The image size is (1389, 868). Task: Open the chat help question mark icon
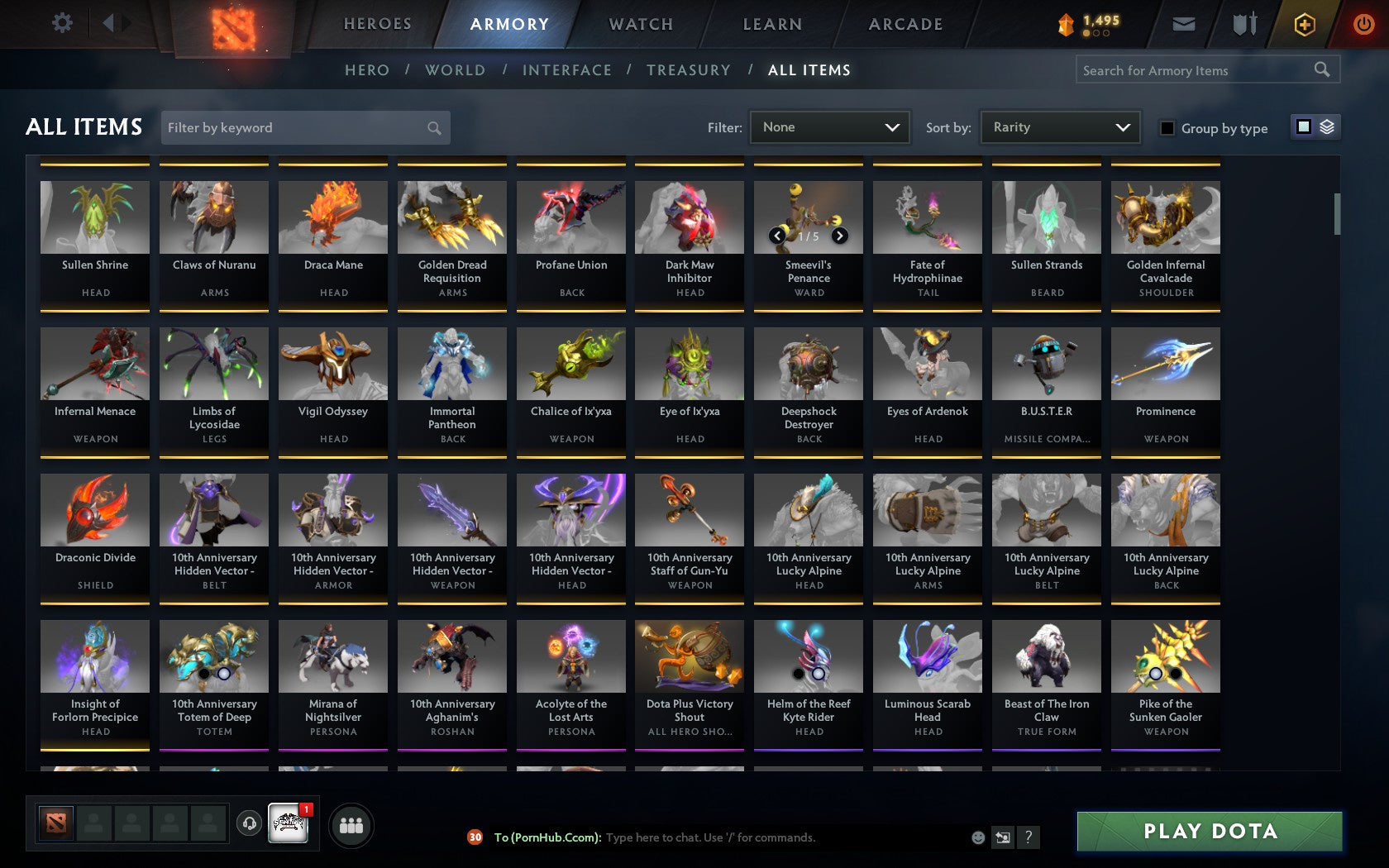[x=1028, y=837]
